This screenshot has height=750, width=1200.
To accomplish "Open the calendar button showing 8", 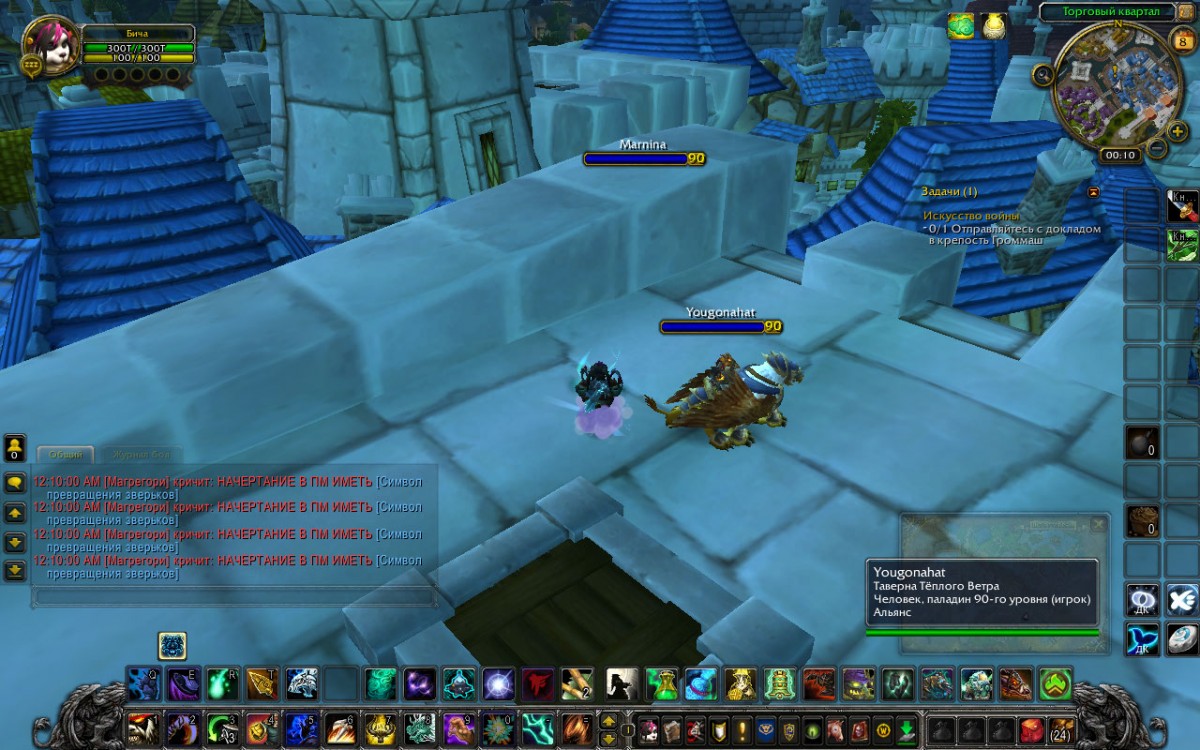I will 1179,41.
